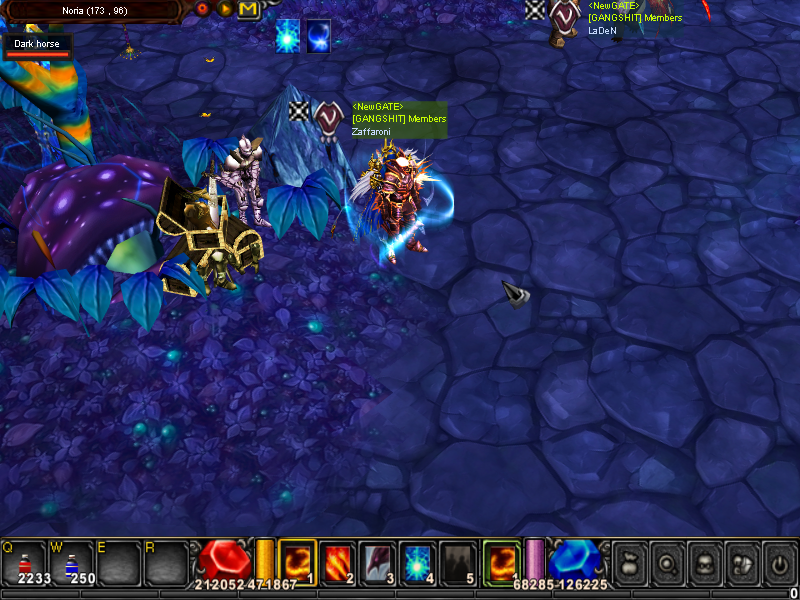This screenshot has height=600, width=800.
Task: Click the orange play arrow button
Action: point(226,9)
